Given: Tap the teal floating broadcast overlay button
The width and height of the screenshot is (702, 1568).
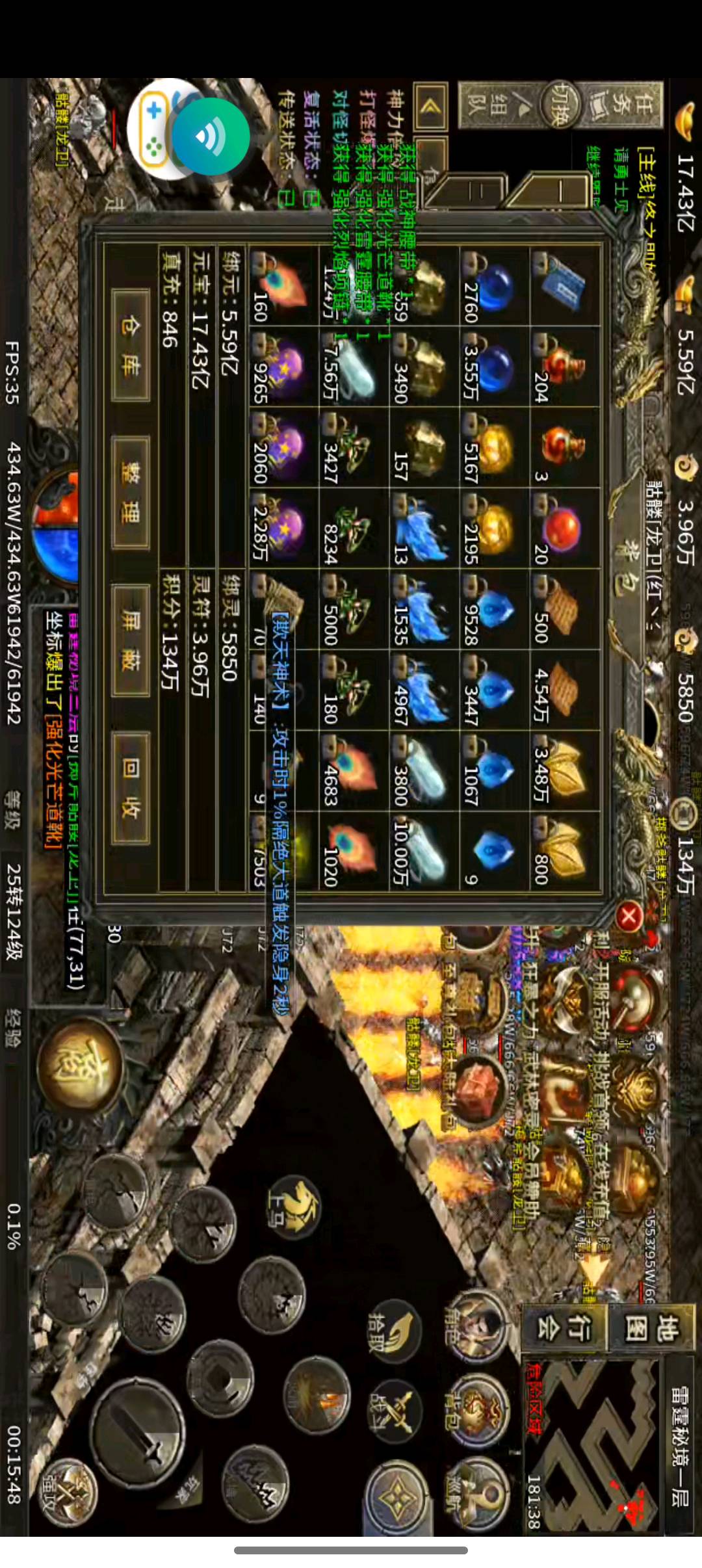Looking at the screenshot, I should pyautogui.click(x=210, y=136).
